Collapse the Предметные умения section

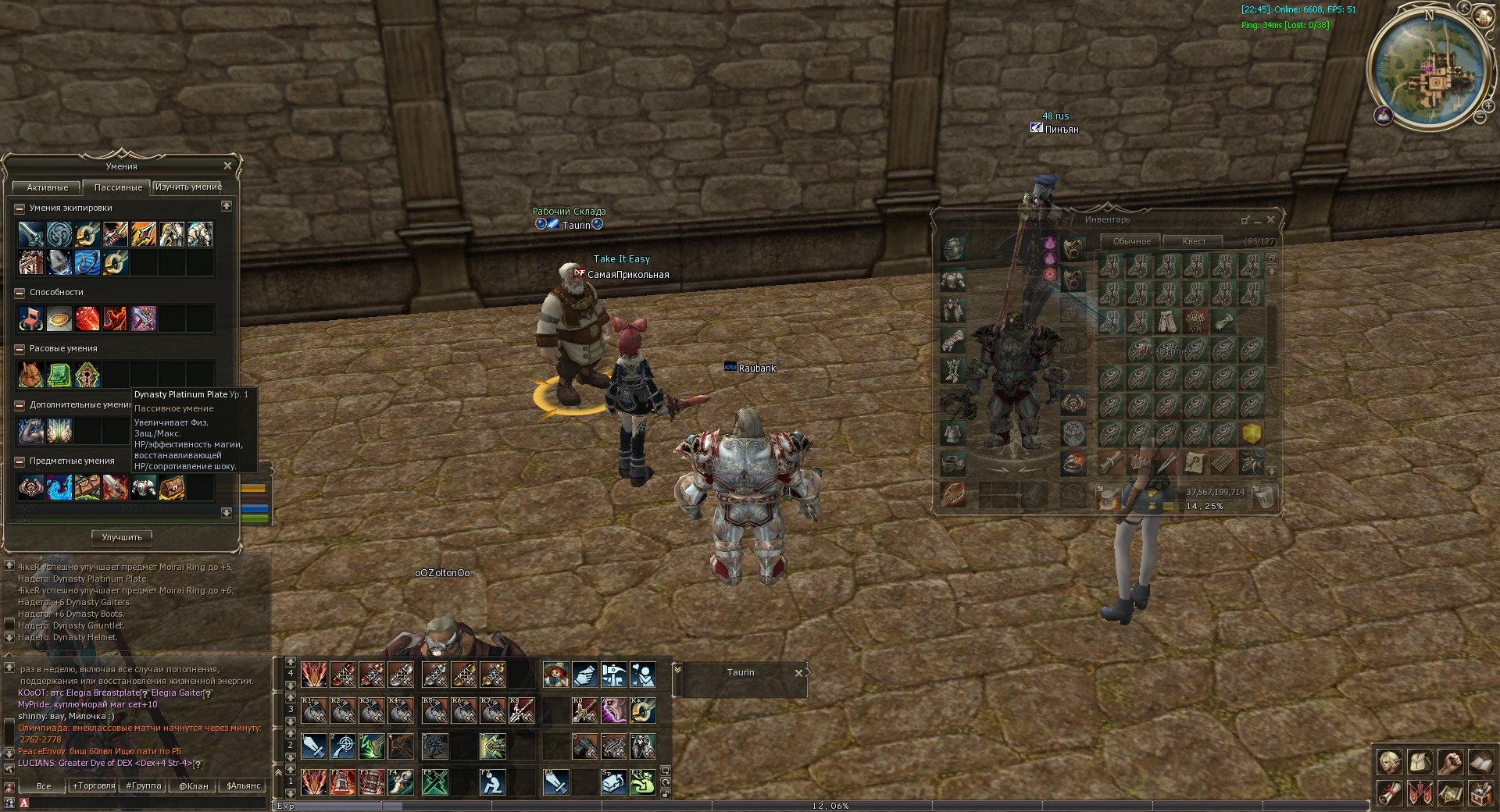tap(20, 461)
